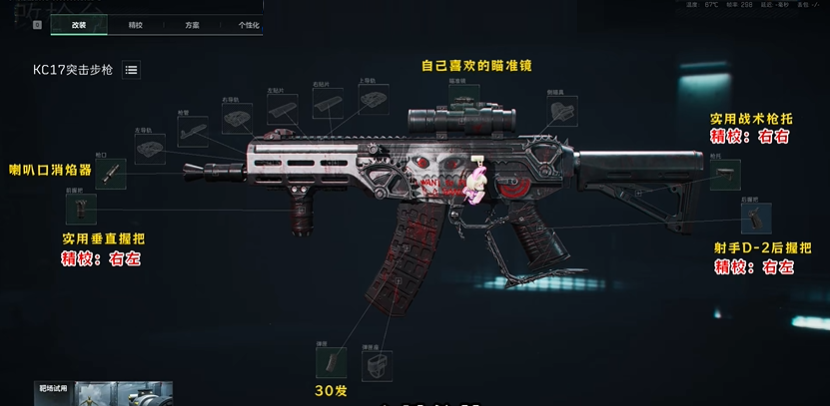Select the 右导轨 right rail slot
Screen dimensions: 830x406
[237, 119]
